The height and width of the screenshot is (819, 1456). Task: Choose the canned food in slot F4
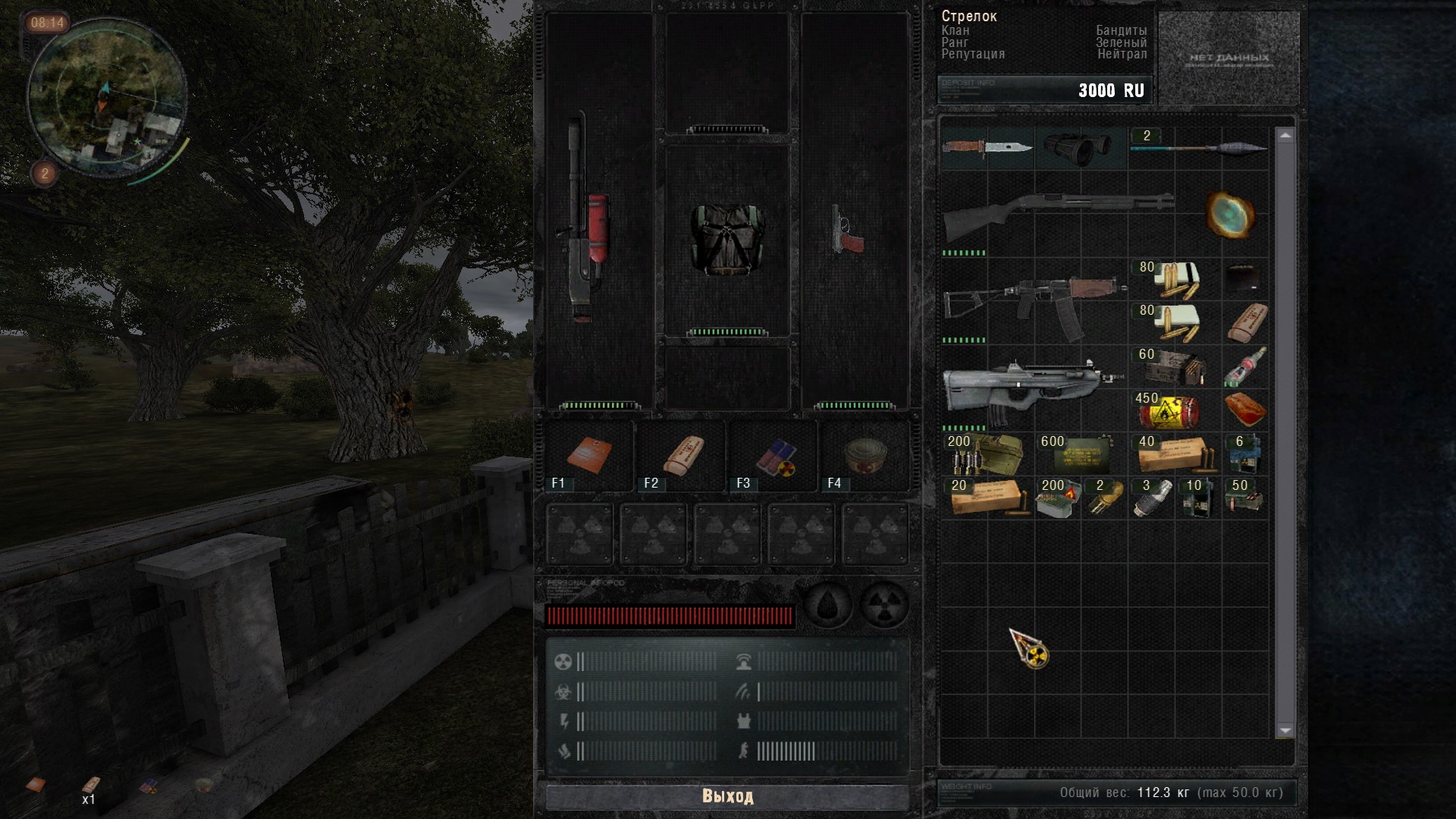point(864,455)
